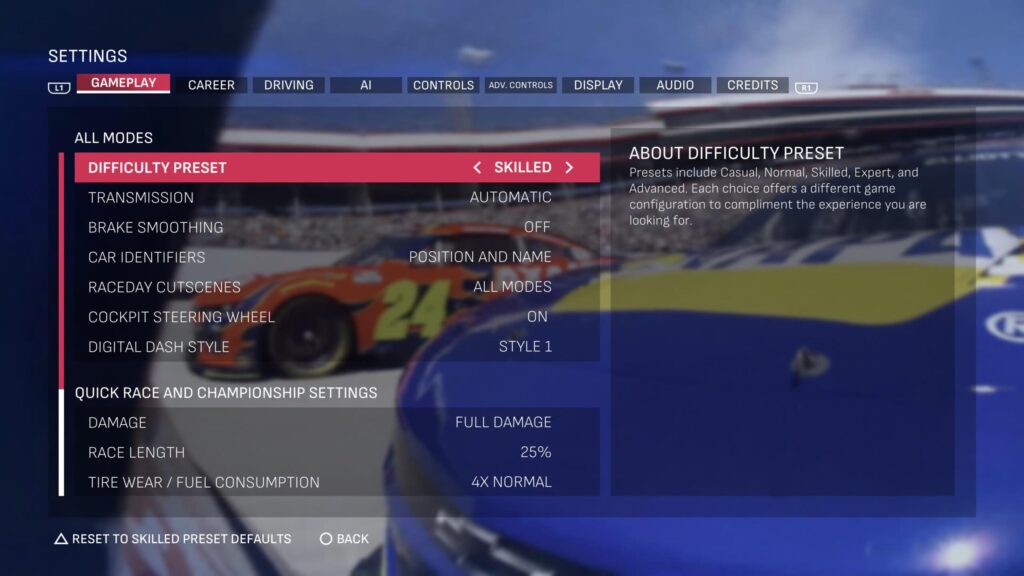This screenshot has width=1024, height=576.
Task: Go to the Controls tab
Action: tap(443, 85)
